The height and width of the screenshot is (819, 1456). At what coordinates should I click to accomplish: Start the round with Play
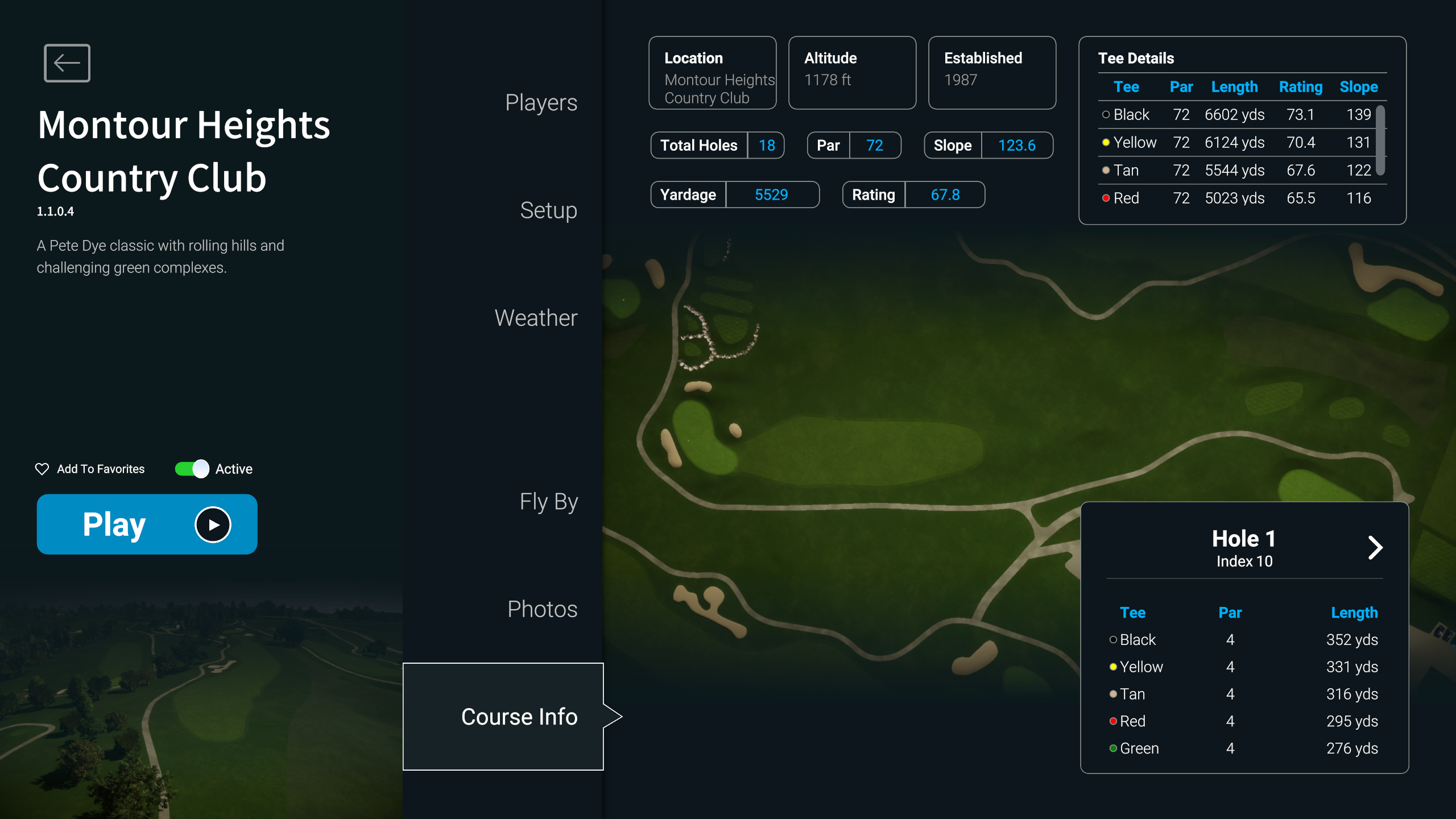point(147,524)
